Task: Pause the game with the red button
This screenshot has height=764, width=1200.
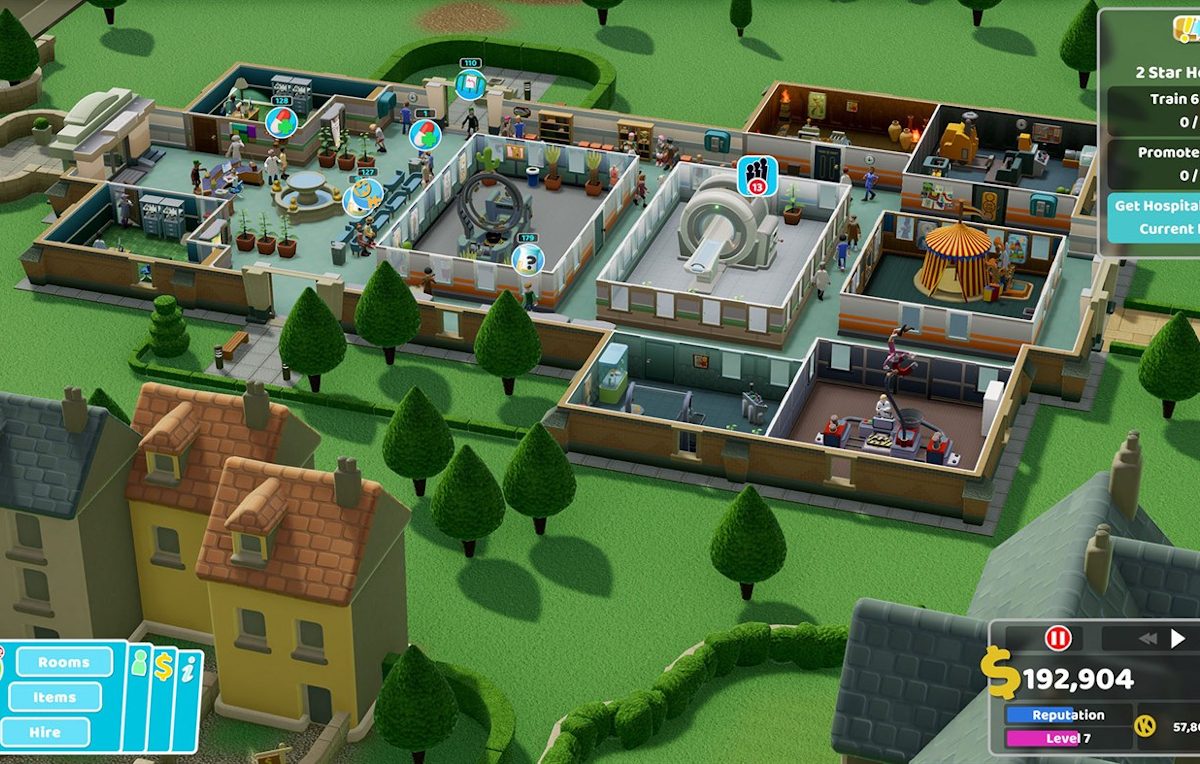Action: [x=1057, y=638]
